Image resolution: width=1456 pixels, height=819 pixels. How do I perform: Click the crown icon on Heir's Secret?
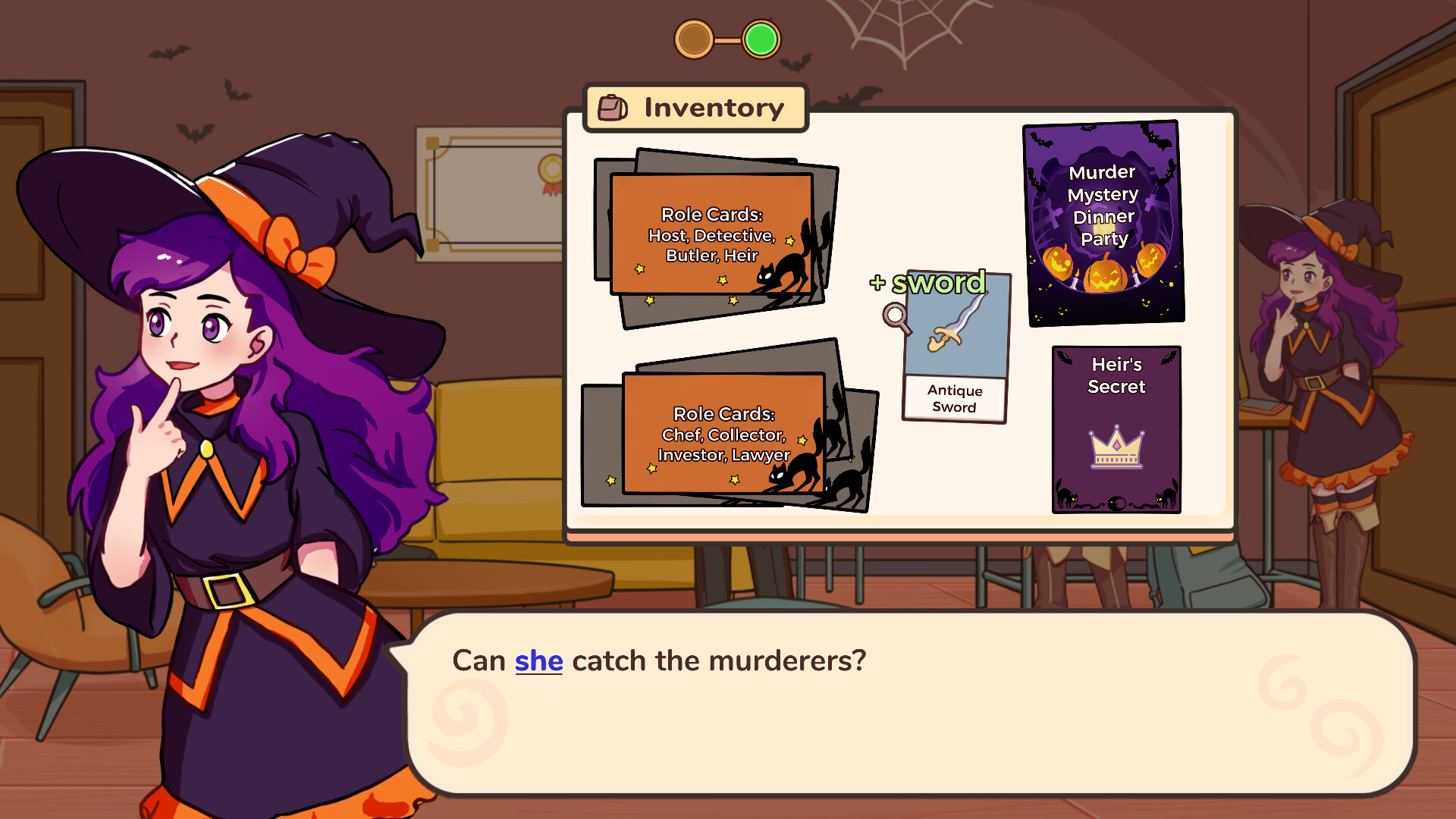pyautogui.click(x=1115, y=447)
